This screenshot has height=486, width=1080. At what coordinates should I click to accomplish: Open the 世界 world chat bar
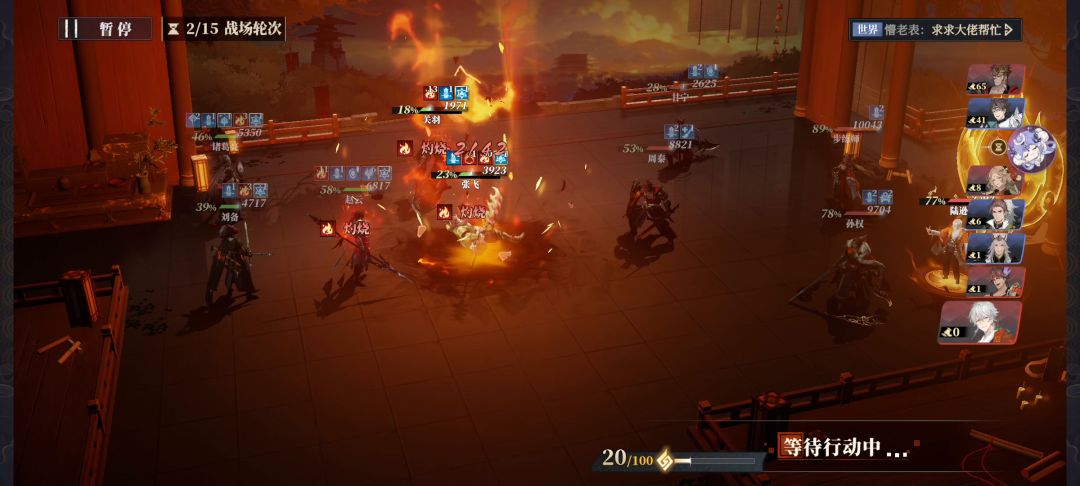click(933, 30)
